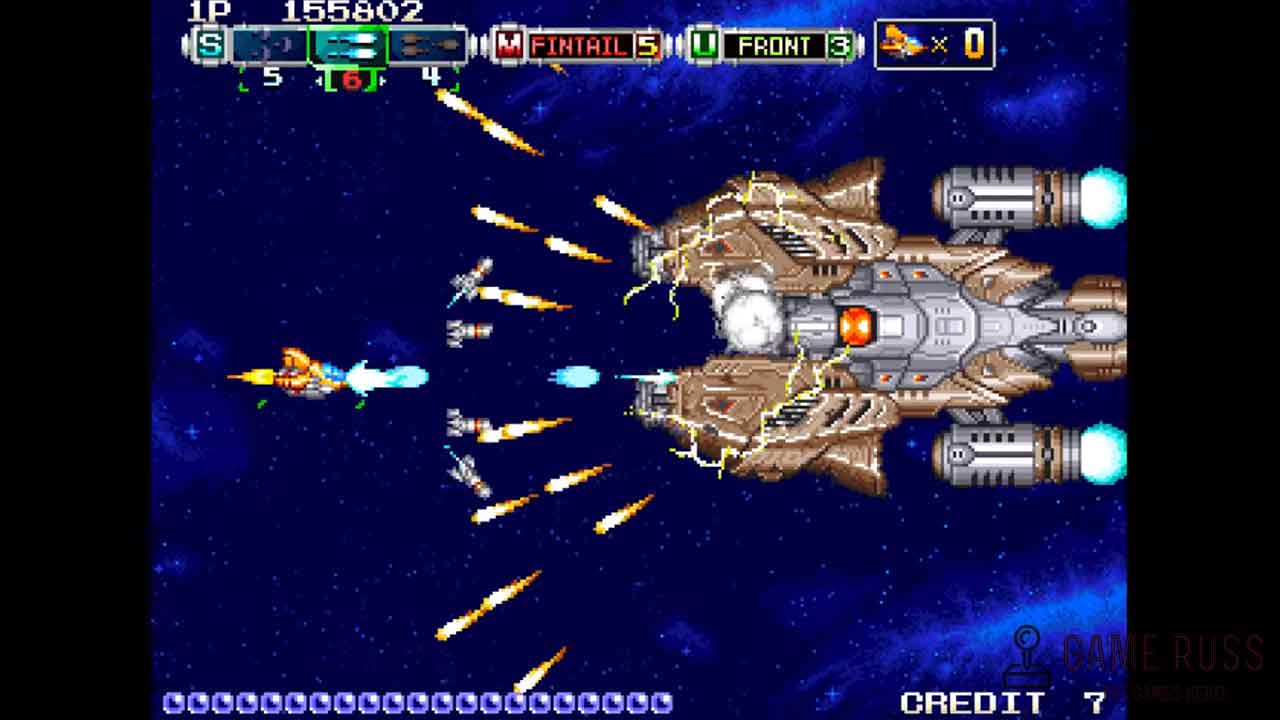Click the blue S shot badge

tap(209, 45)
